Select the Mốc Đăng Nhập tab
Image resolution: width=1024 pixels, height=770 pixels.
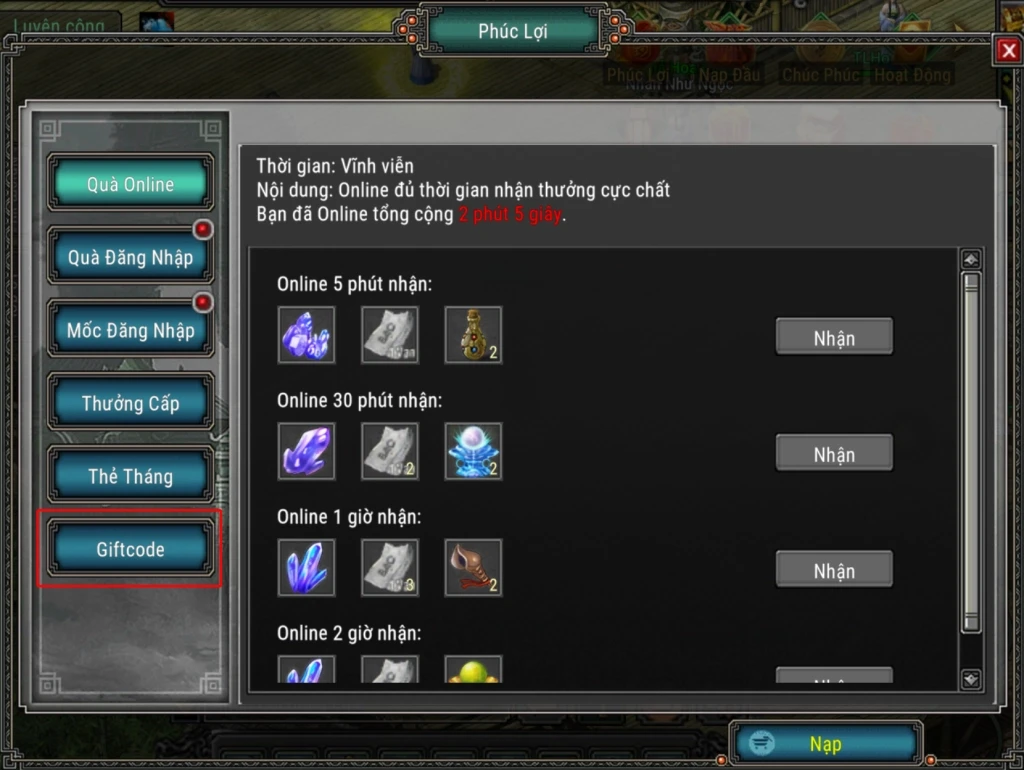[x=130, y=330]
